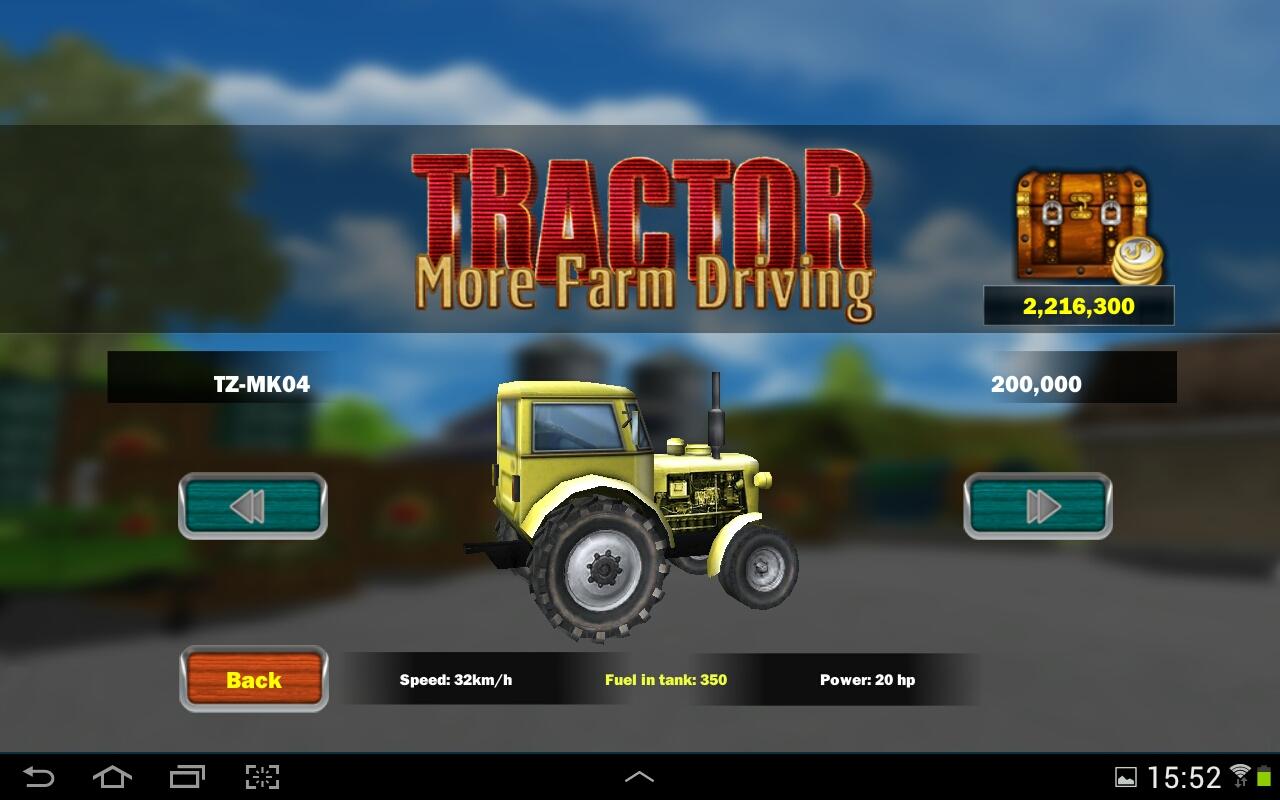This screenshot has height=800, width=1280.
Task: Tap the home navigation icon
Action: click(x=113, y=775)
